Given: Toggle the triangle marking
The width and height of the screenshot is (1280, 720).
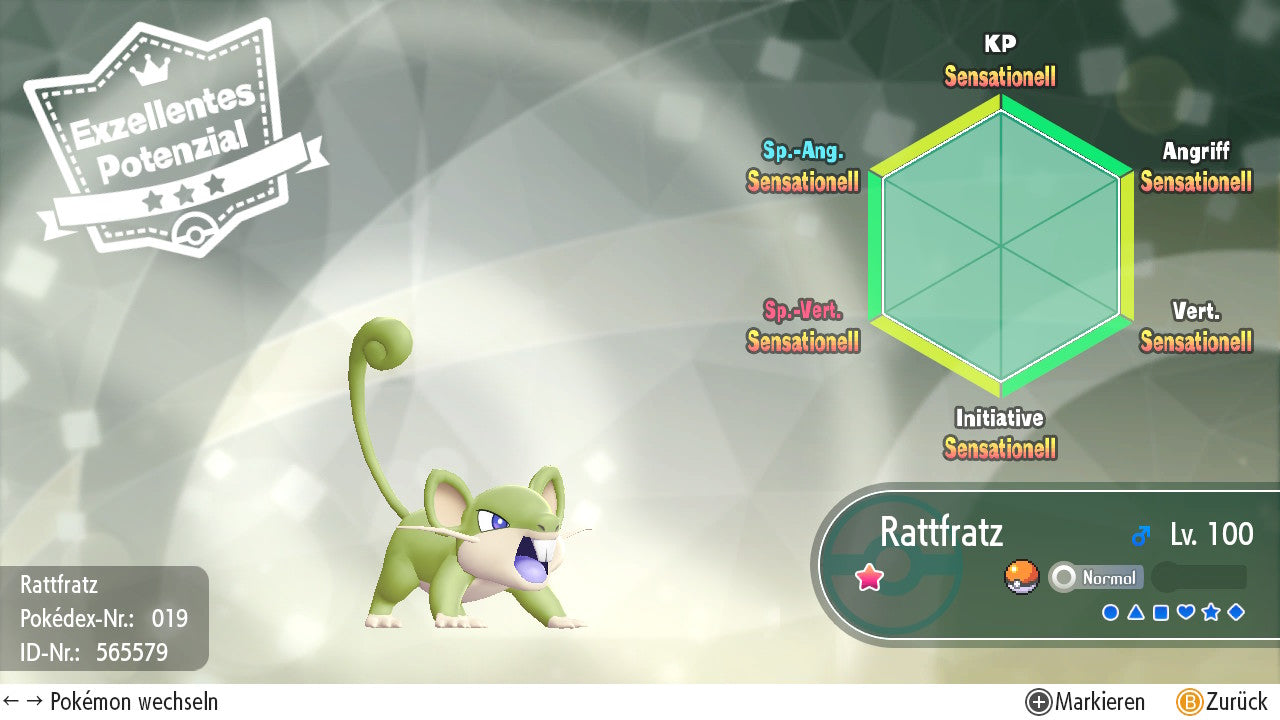Looking at the screenshot, I should [1136, 612].
